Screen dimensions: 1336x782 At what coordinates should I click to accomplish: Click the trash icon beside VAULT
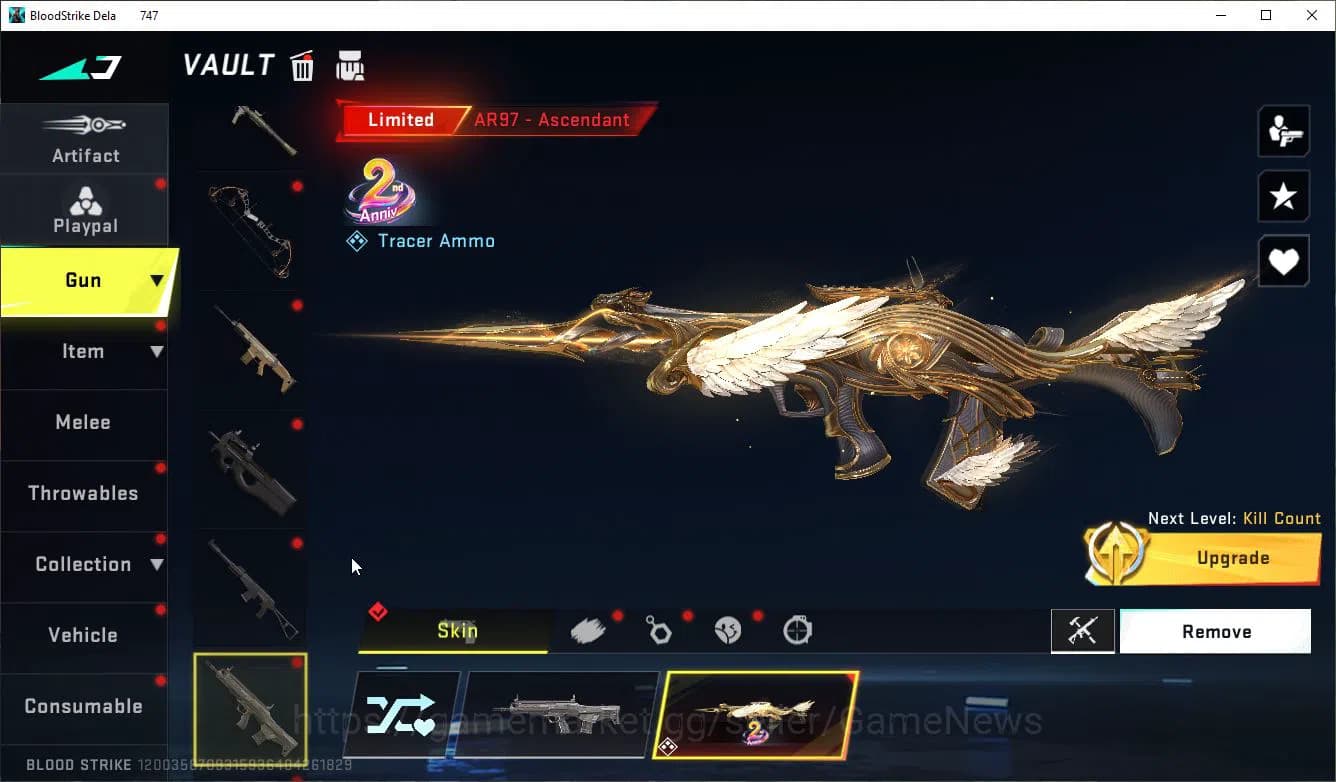click(x=302, y=65)
